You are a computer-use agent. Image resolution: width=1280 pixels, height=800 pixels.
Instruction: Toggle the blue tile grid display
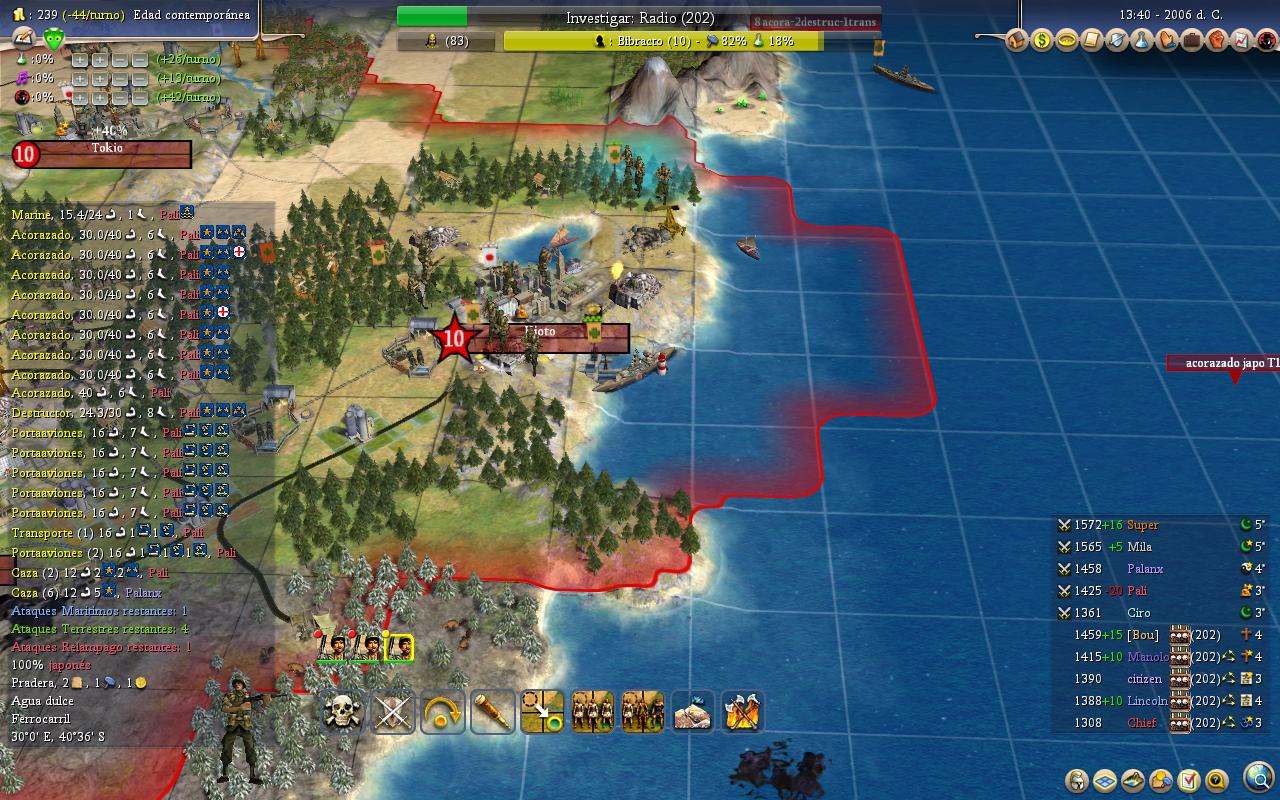[x=1105, y=780]
